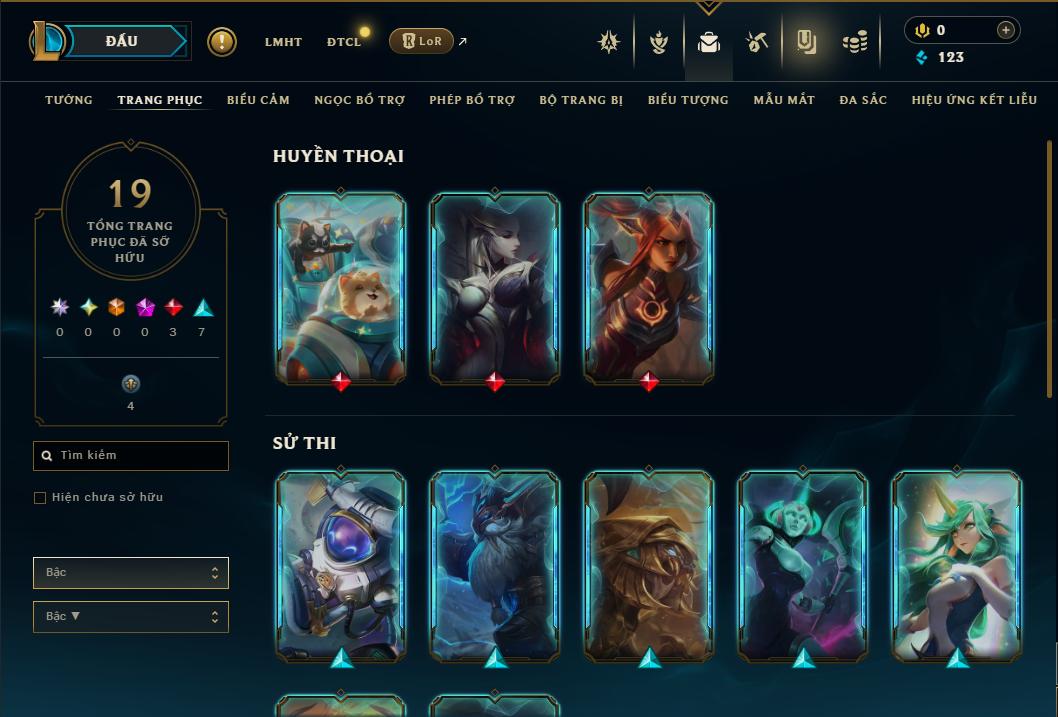Show the Bộ Trang Bị tab
The width and height of the screenshot is (1058, 717).
(581, 100)
